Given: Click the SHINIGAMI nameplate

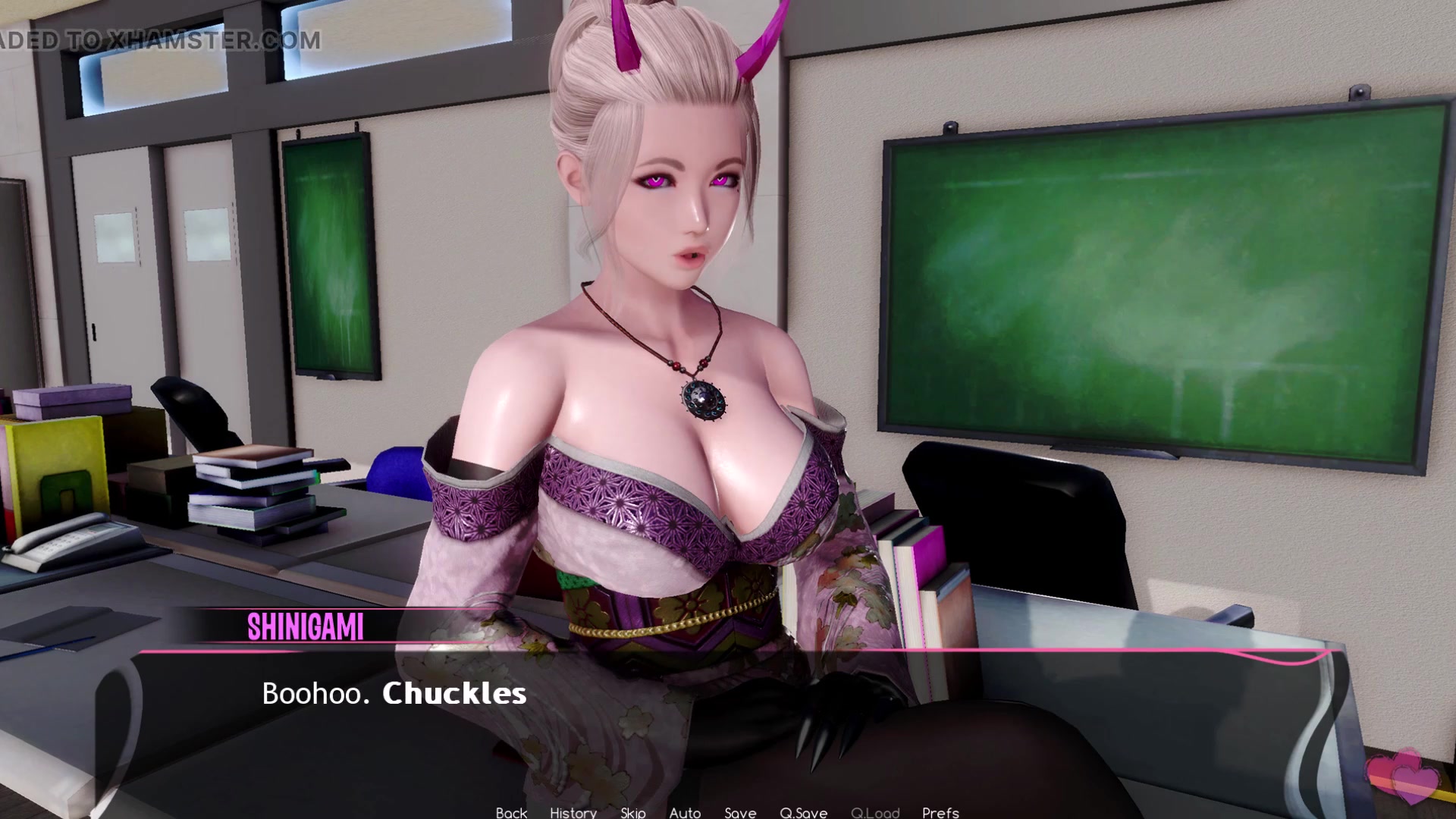Looking at the screenshot, I should pos(306,626).
